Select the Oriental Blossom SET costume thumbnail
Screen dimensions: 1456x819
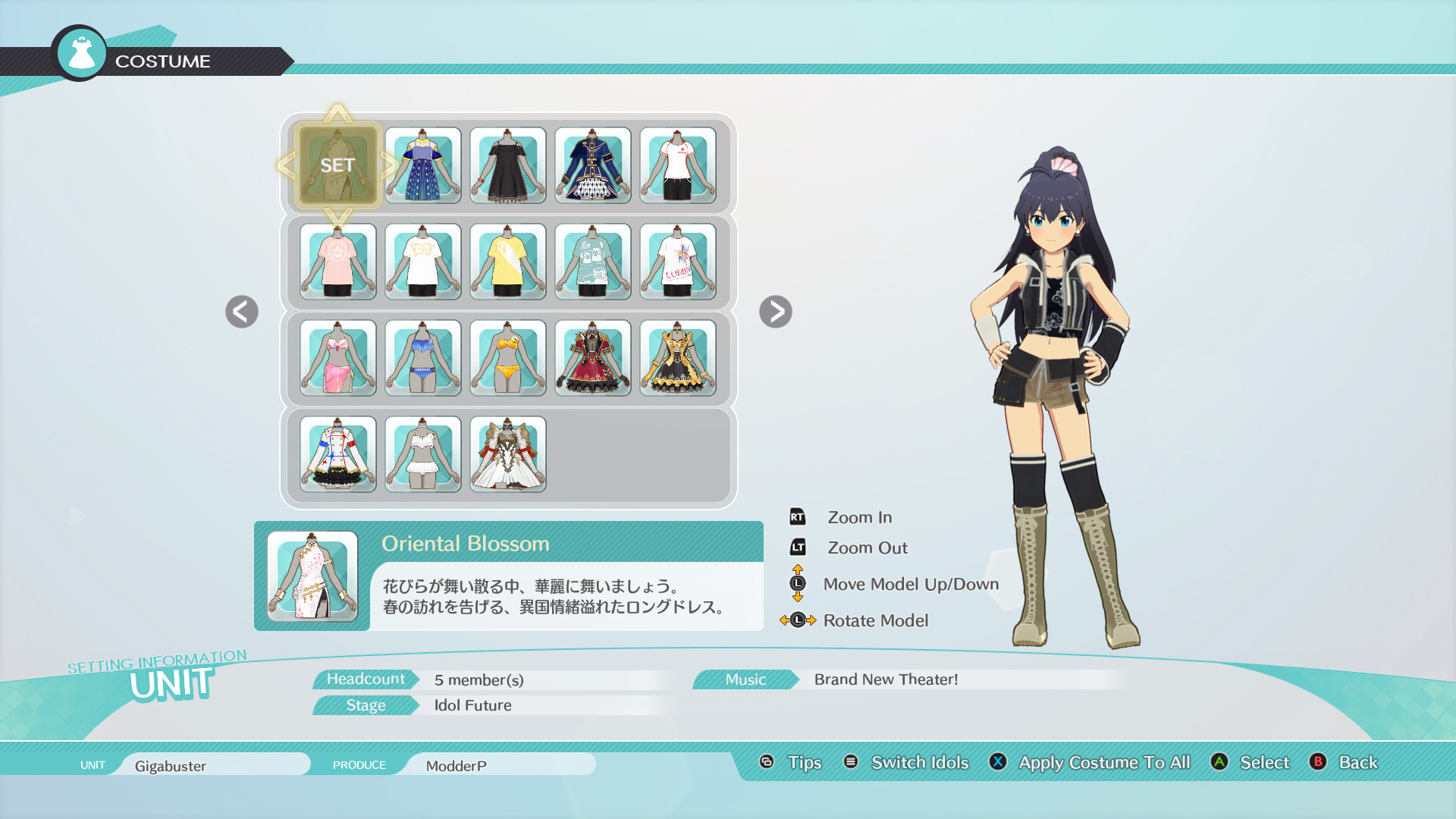[338, 165]
